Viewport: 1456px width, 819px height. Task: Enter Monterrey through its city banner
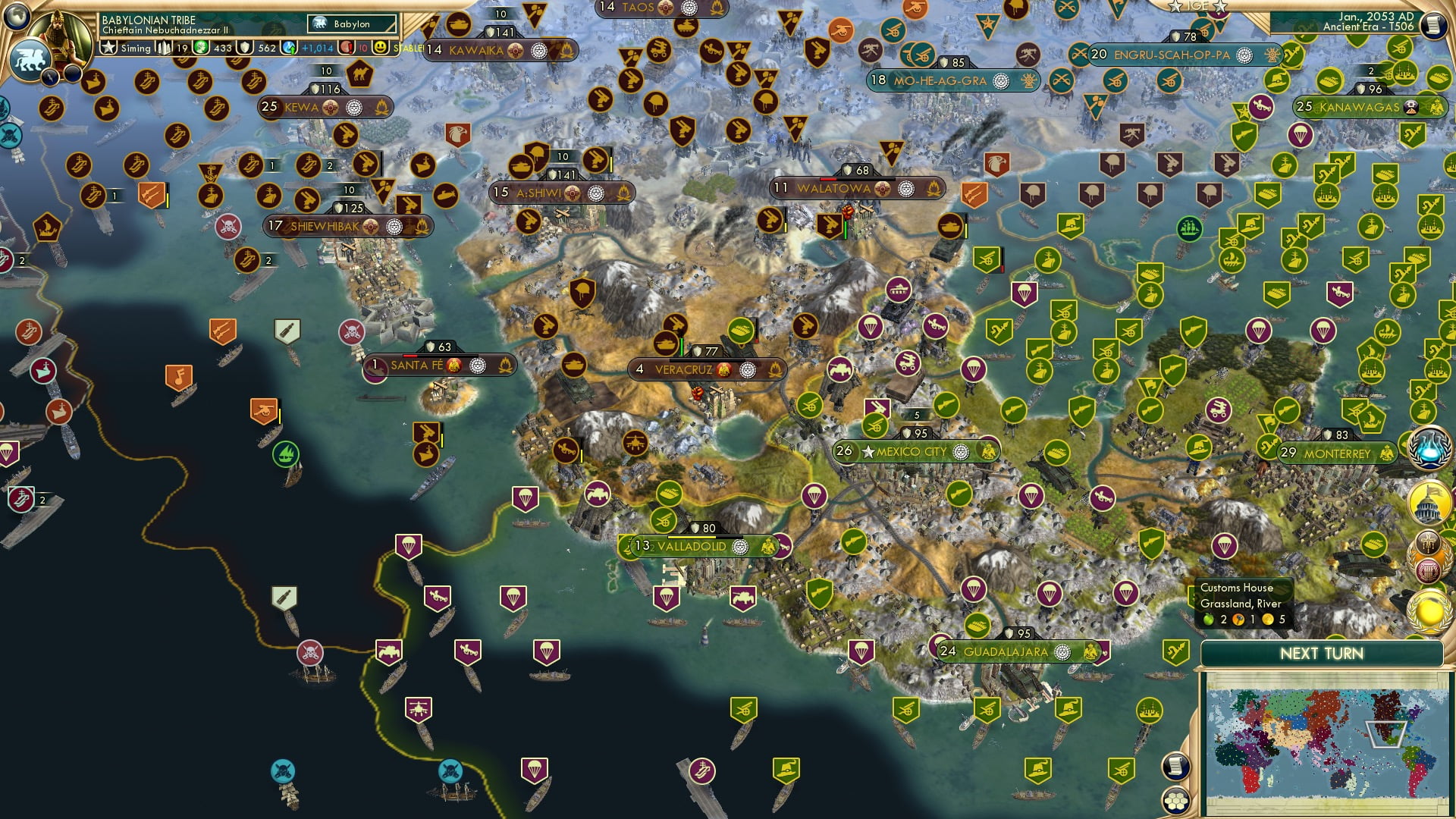point(1336,453)
